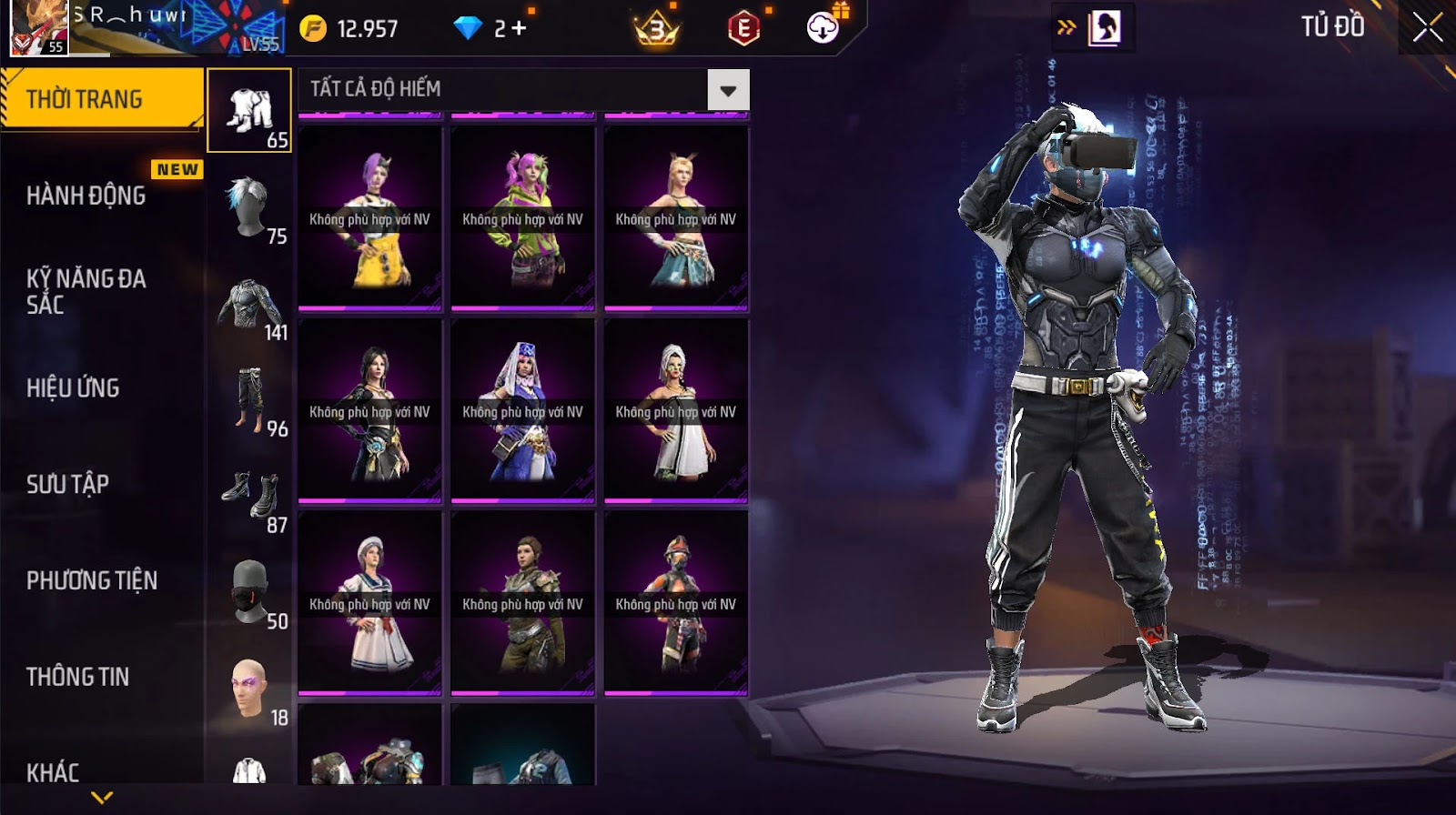Select the Hiệu Ứng category
Viewport: 1456px width, 815px height.
(73, 387)
